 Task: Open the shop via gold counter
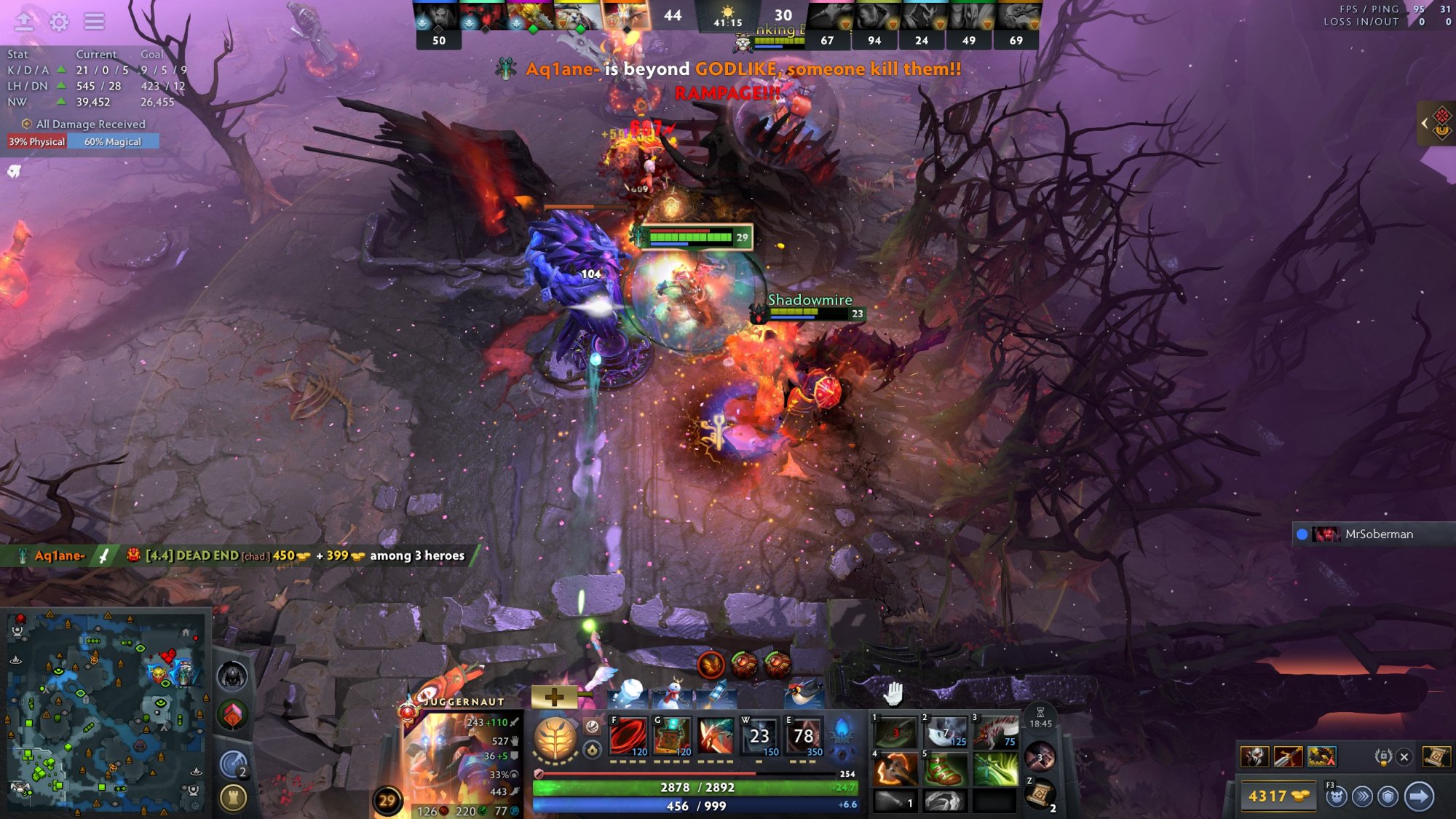(1277, 796)
